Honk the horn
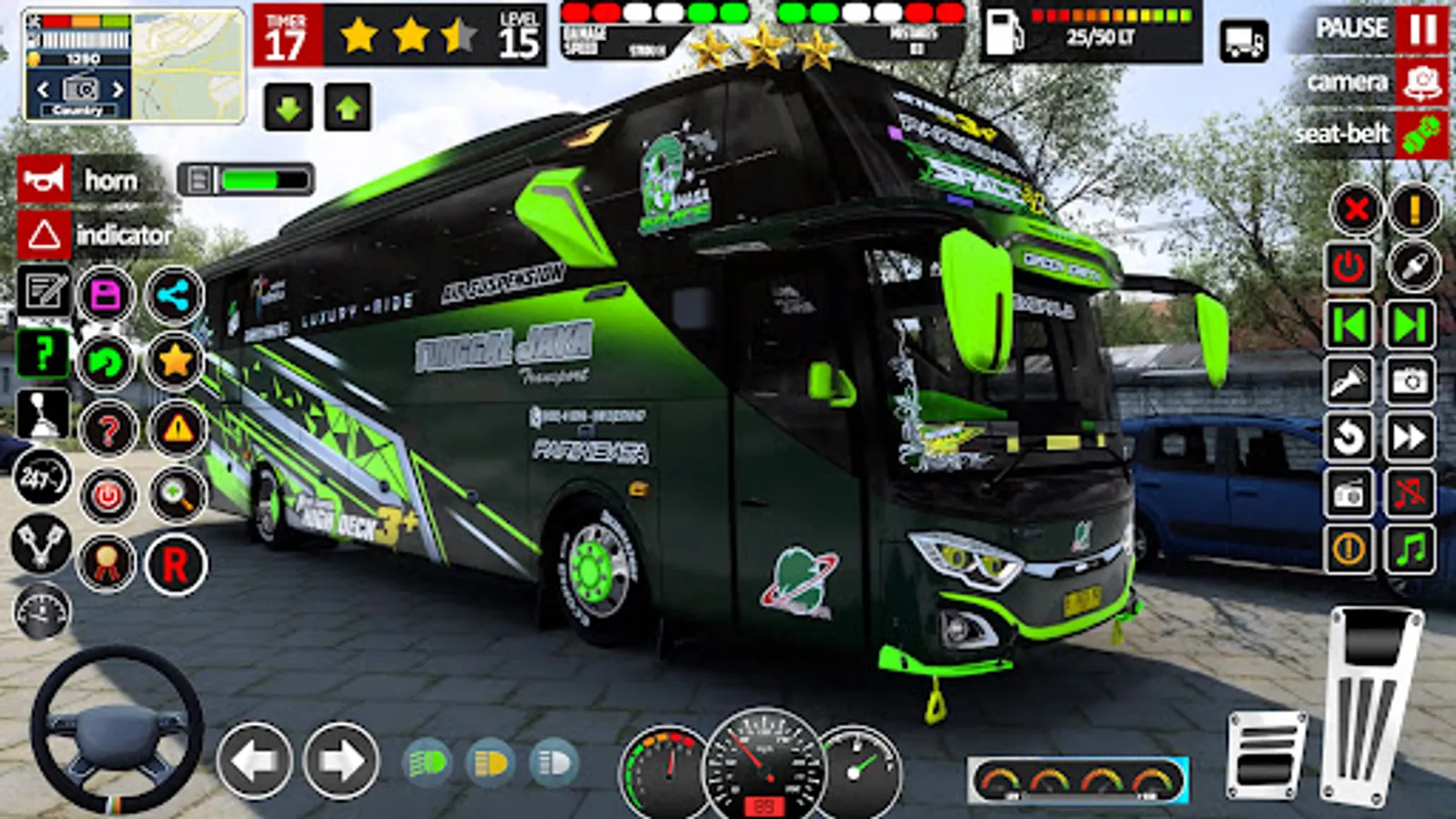Image resolution: width=1456 pixels, height=819 pixels. click(44, 180)
